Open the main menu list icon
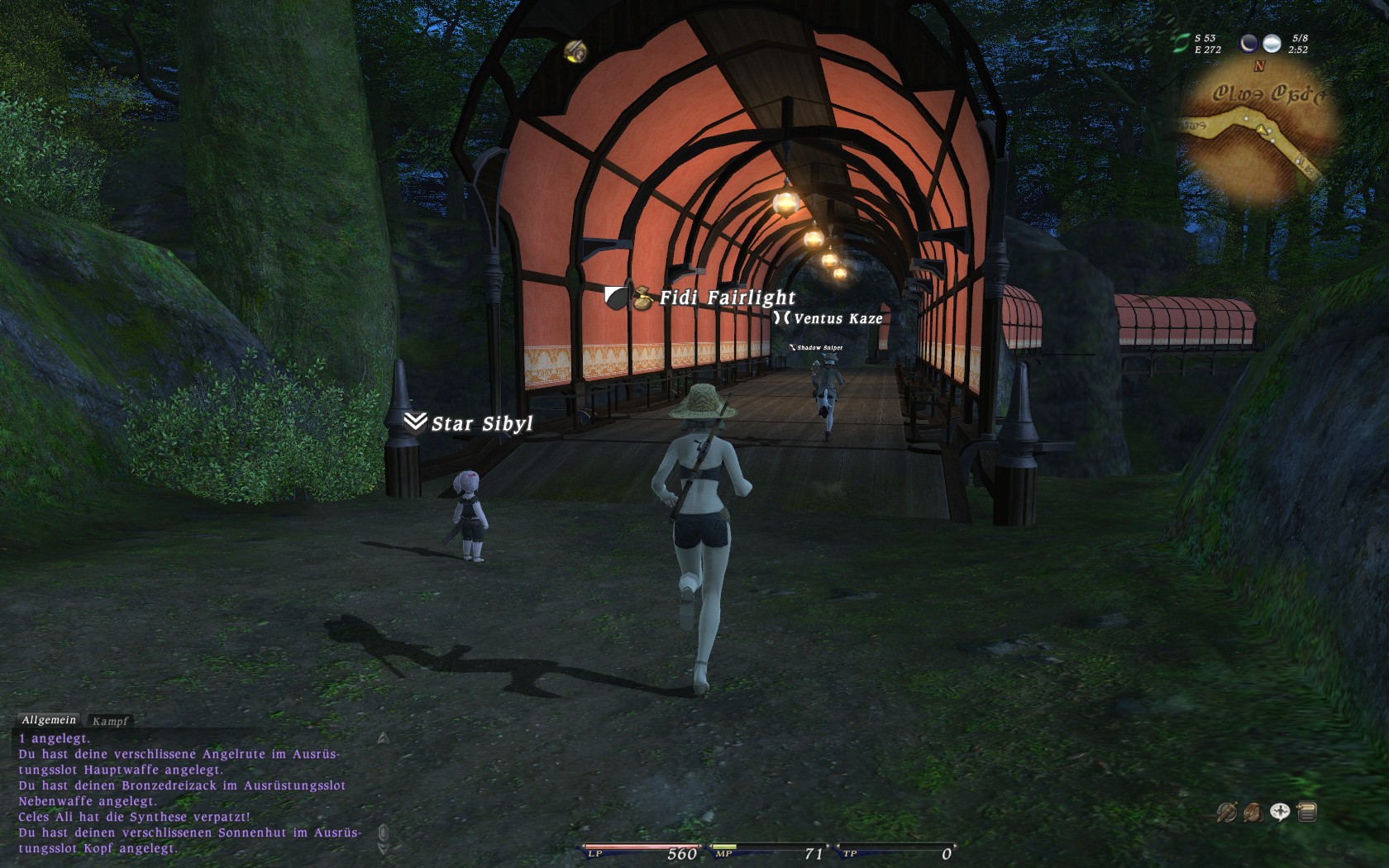 pos(1307,813)
